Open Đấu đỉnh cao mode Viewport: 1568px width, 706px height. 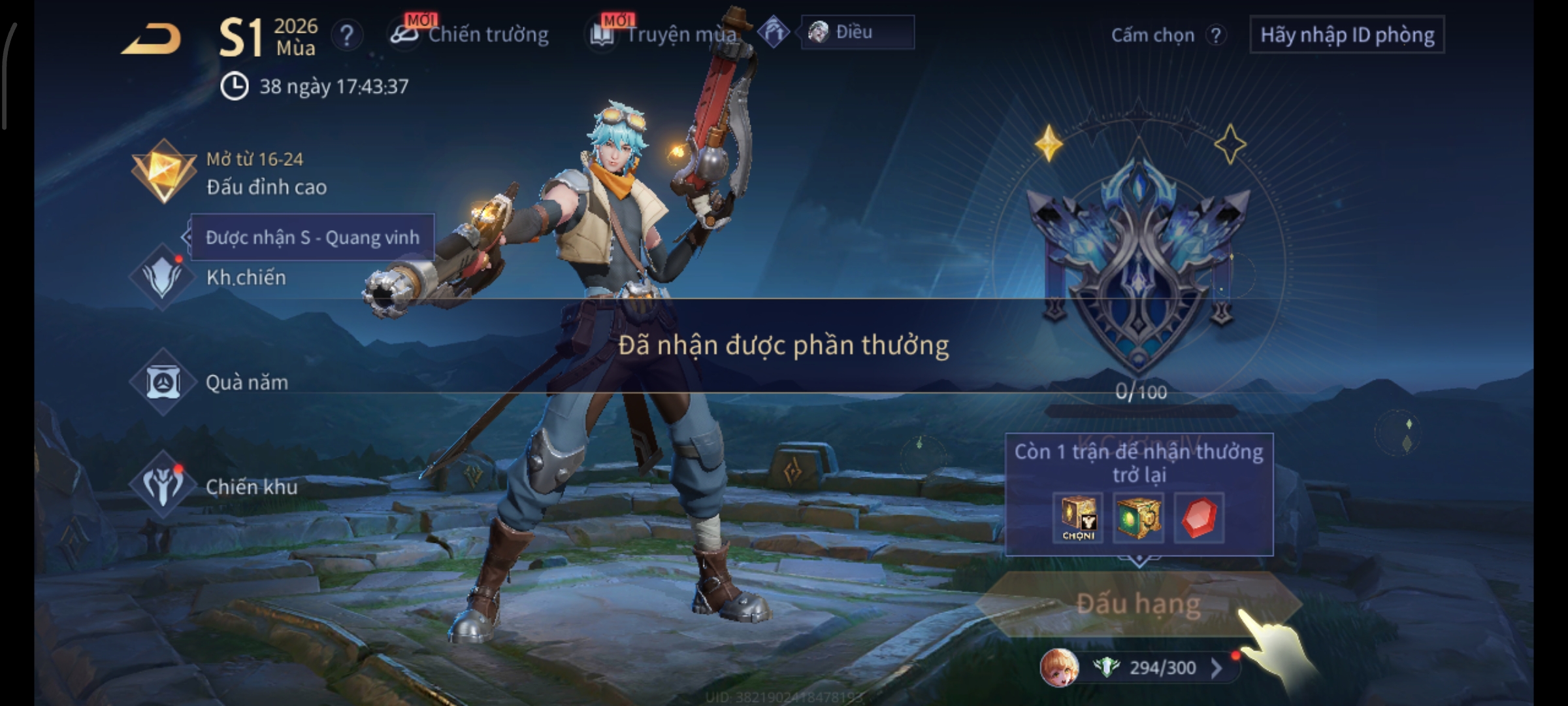229,173
